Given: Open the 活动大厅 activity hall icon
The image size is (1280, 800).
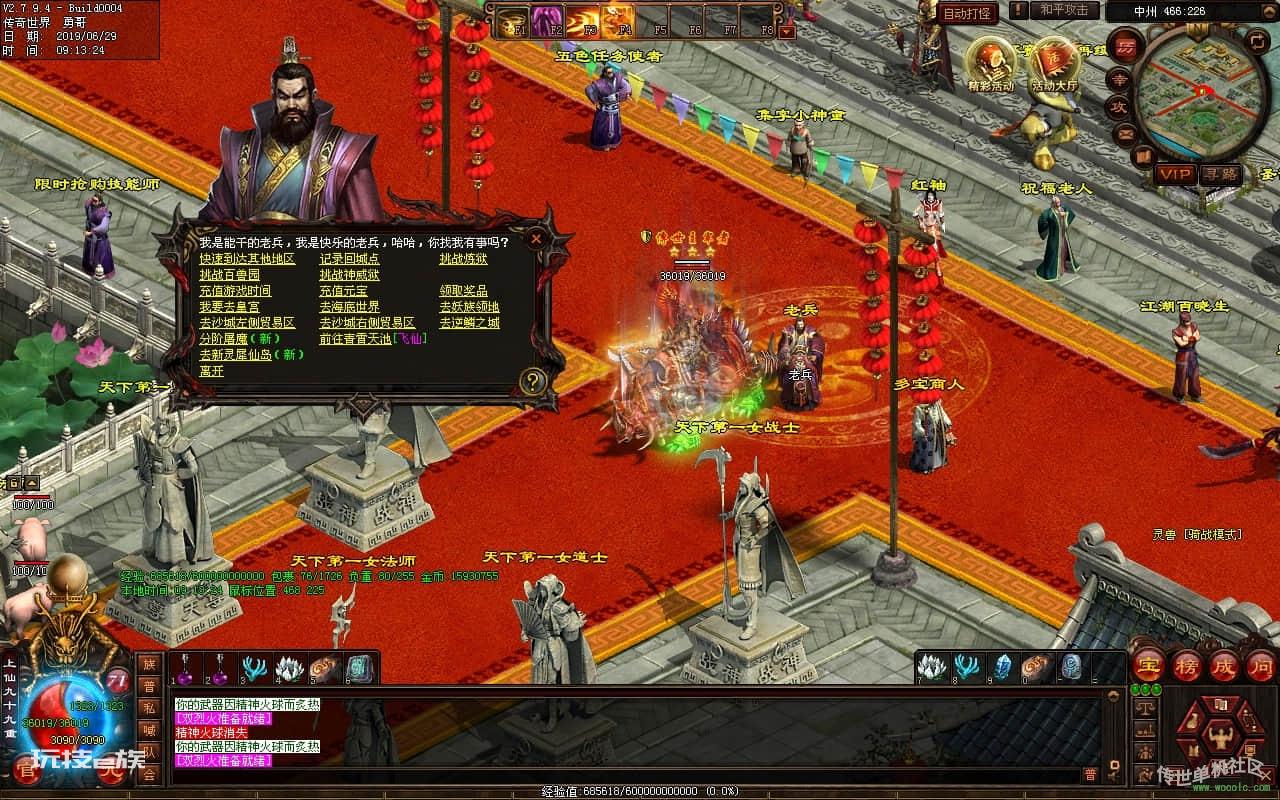Looking at the screenshot, I should (1056, 62).
